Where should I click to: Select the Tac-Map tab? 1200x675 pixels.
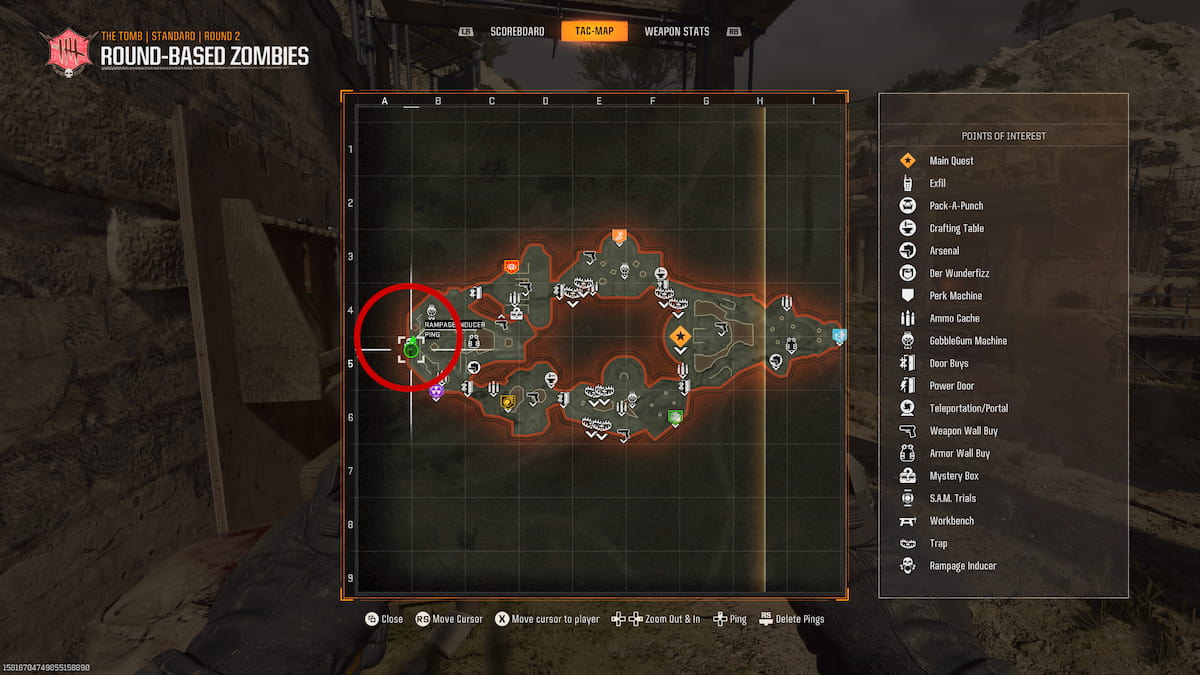click(594, 32)
